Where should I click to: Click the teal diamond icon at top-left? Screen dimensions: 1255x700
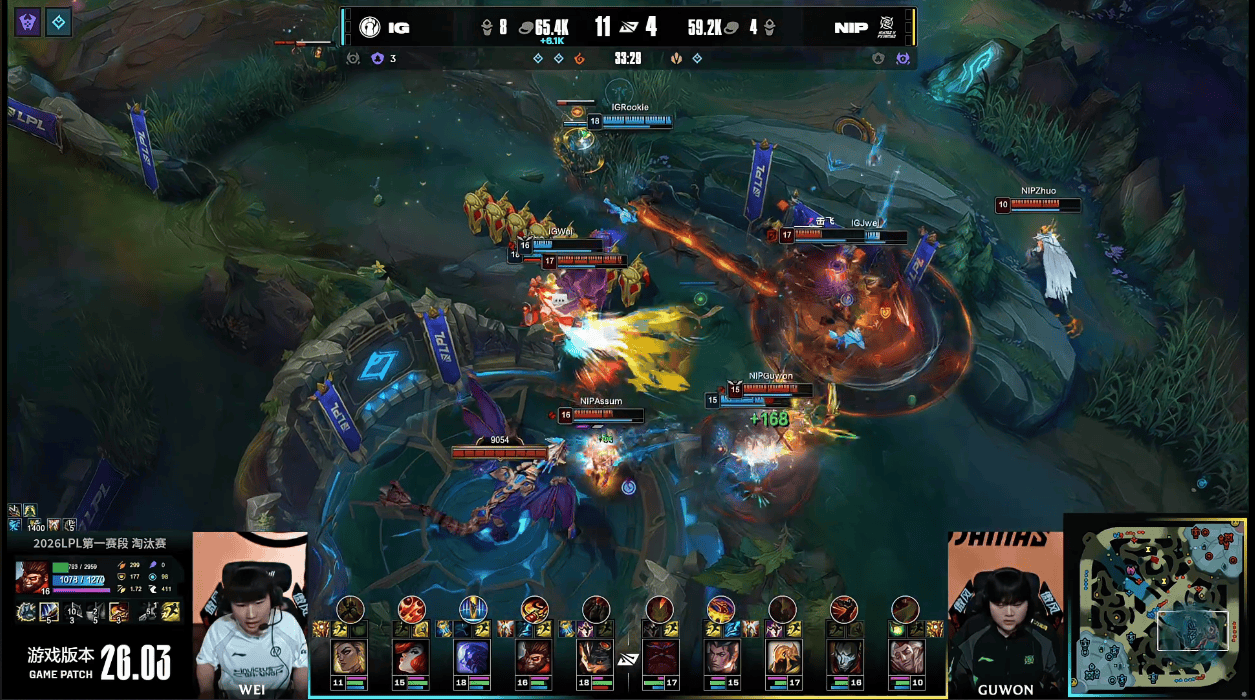click(59, 23)
